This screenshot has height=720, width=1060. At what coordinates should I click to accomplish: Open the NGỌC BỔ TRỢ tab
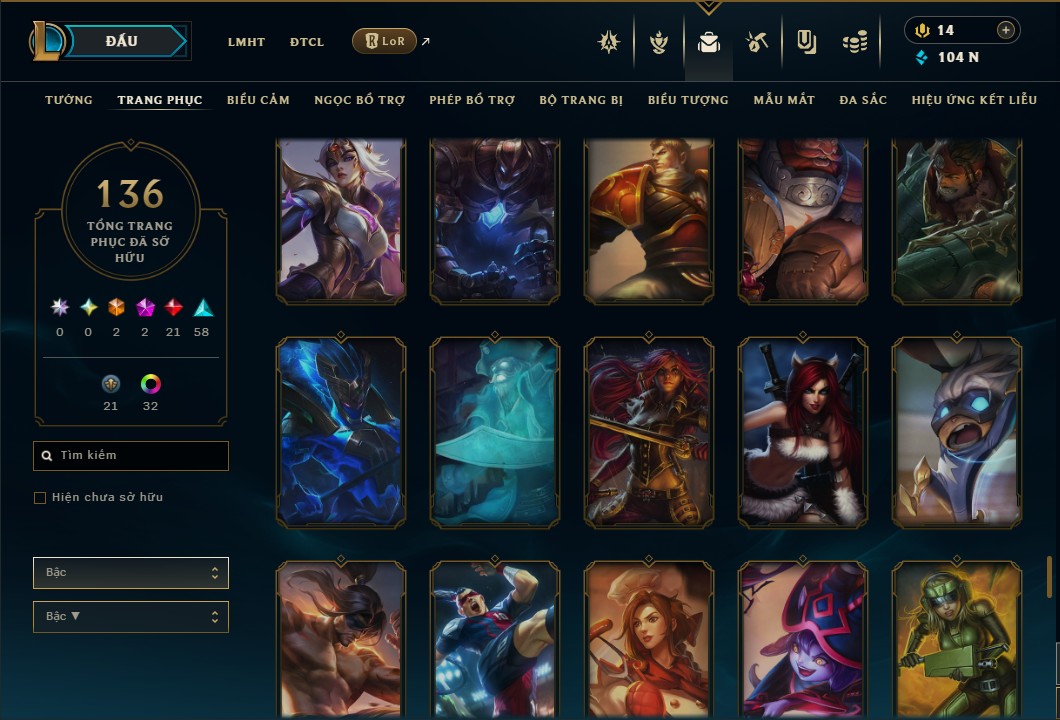pyautogui.click(x=359, y=100)
